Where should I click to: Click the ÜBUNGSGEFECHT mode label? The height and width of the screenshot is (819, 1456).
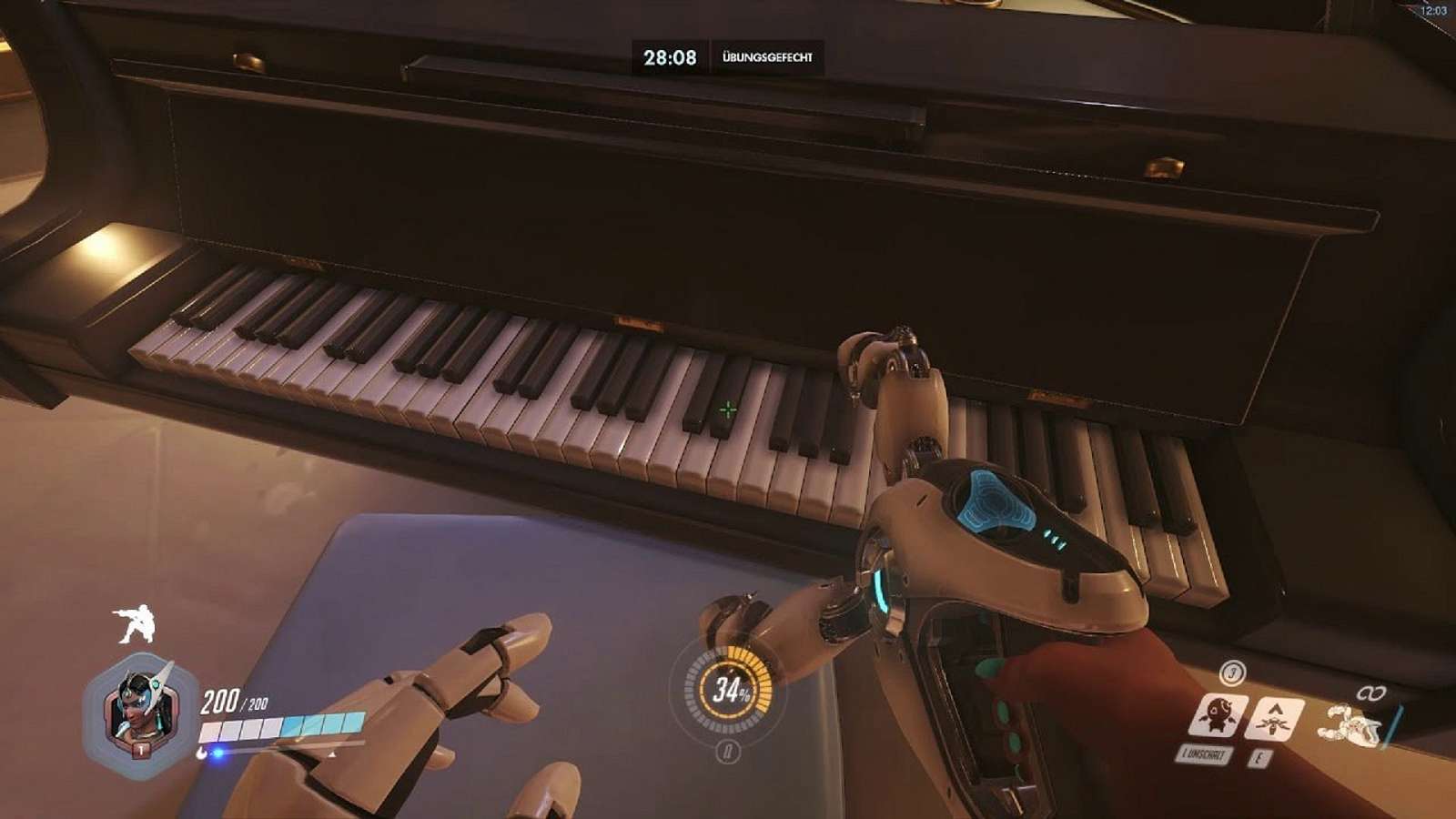pos(769,56)
